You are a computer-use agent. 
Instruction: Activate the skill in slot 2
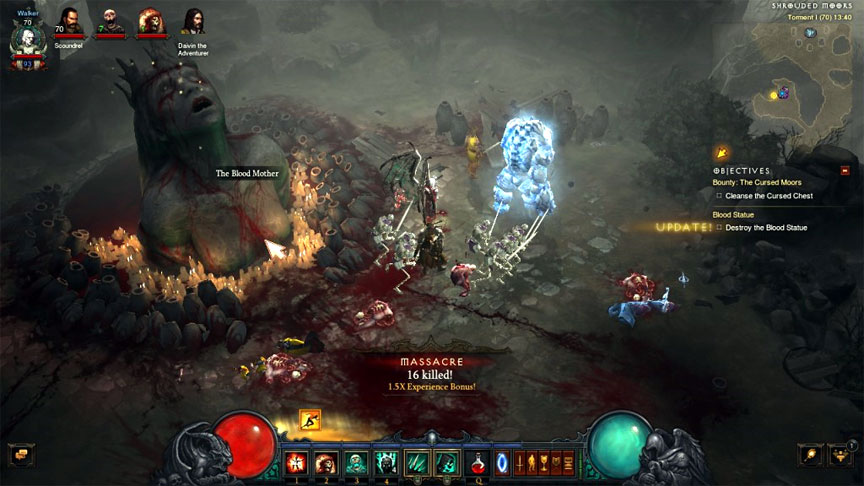coord(326,462)
